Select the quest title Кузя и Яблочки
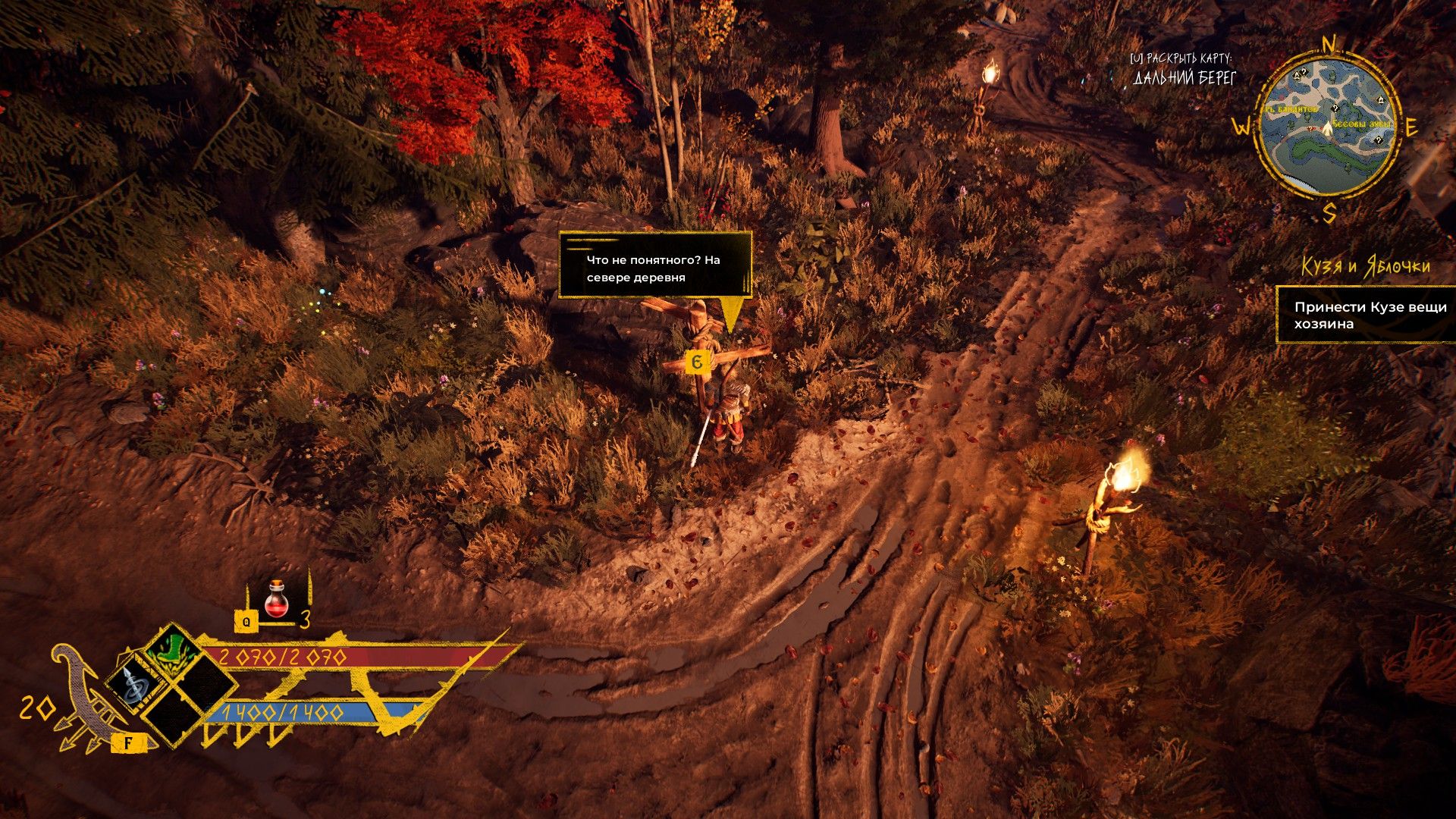 [1366, 267]
